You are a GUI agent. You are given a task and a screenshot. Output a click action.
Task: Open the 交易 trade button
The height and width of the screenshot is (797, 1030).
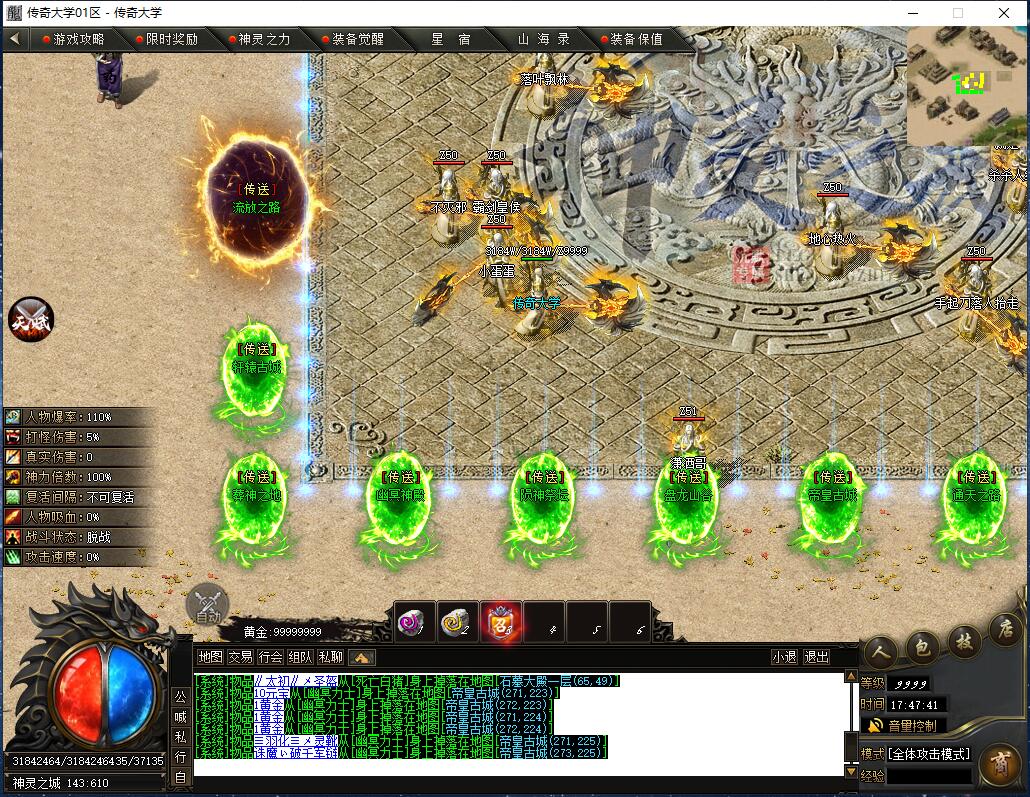point(240,657)
